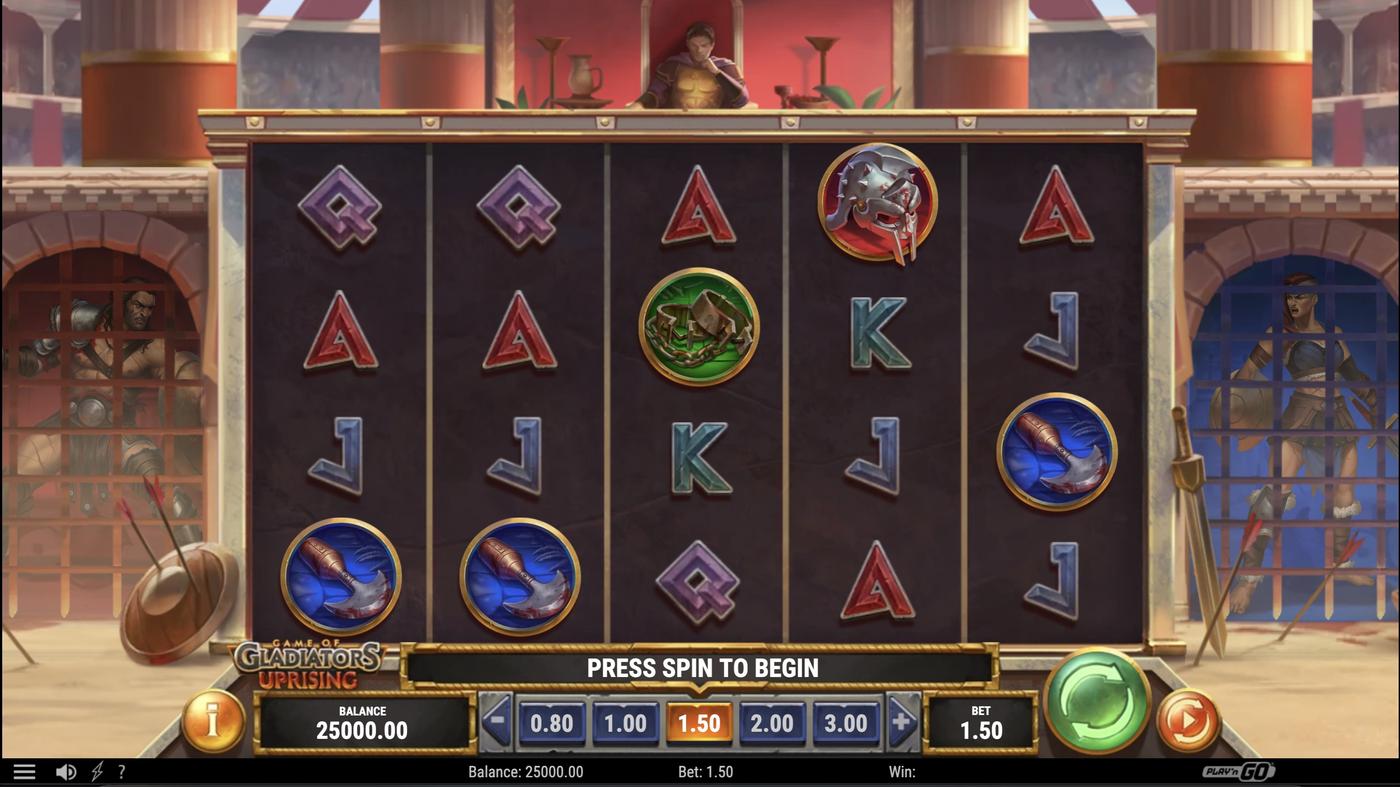Mute game sound with the speaker icon

pos(66,770)
